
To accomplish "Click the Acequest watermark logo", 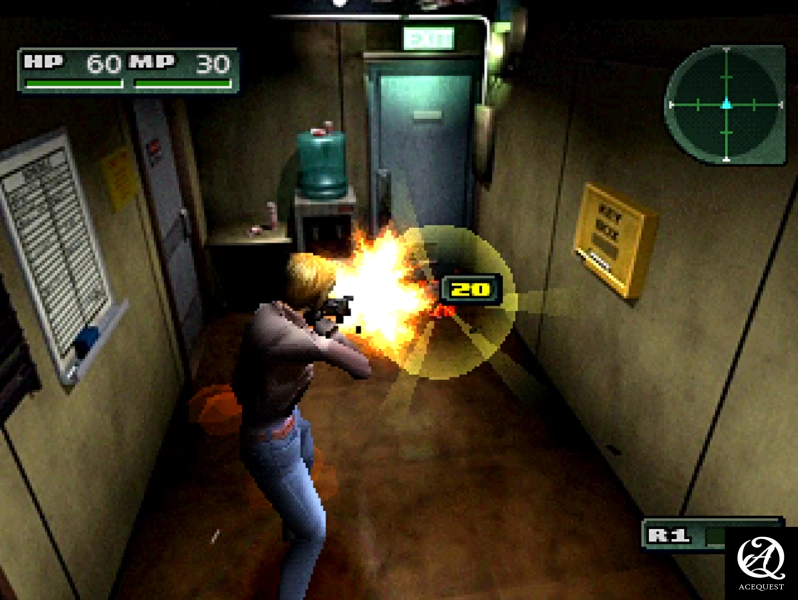I will click(x=760, y=562).
